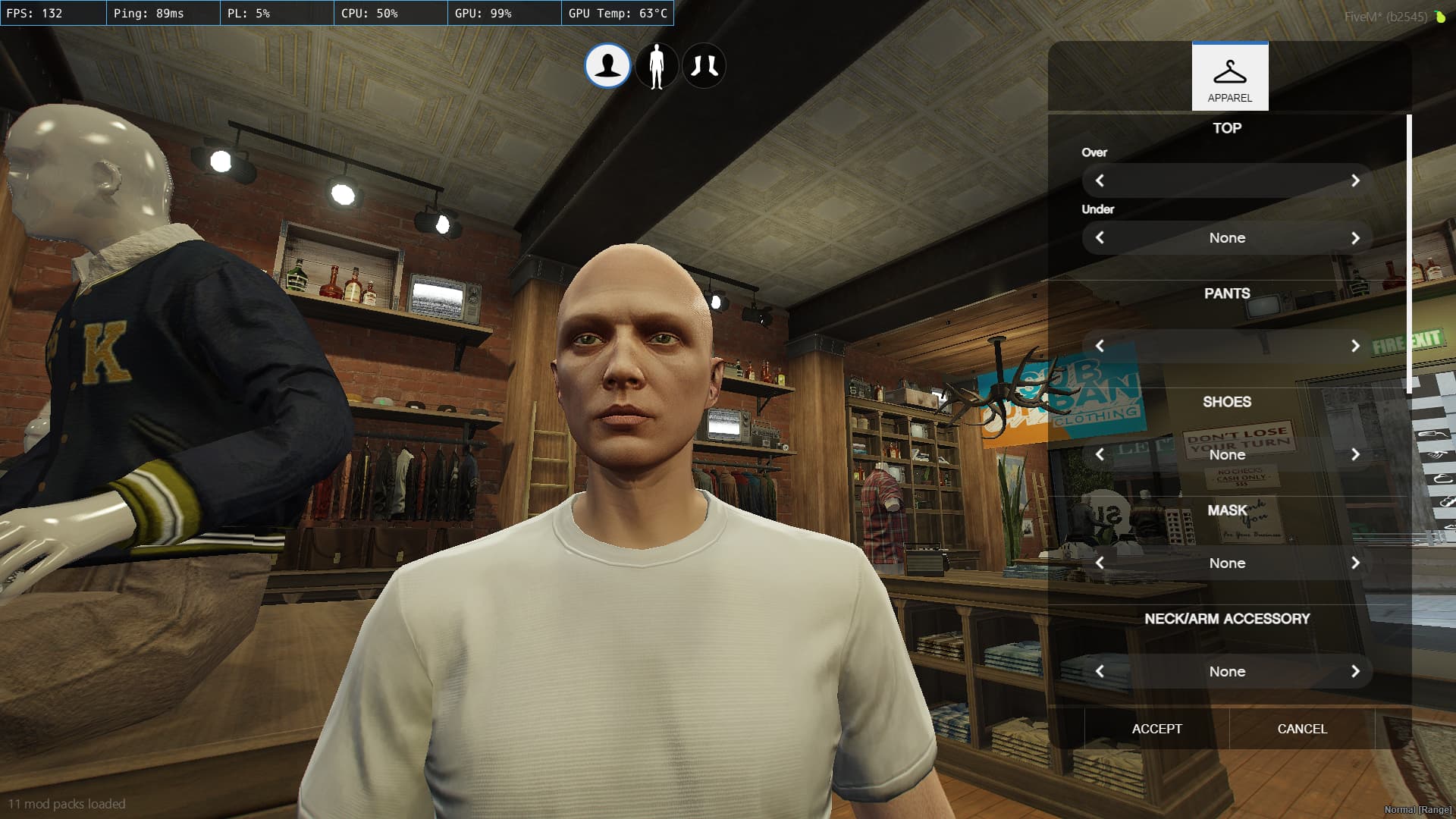Screen dimensions: 1456x819
Task: Click the right arrow for Pants
Action: pyautogui.click(x=1356, y=346)
